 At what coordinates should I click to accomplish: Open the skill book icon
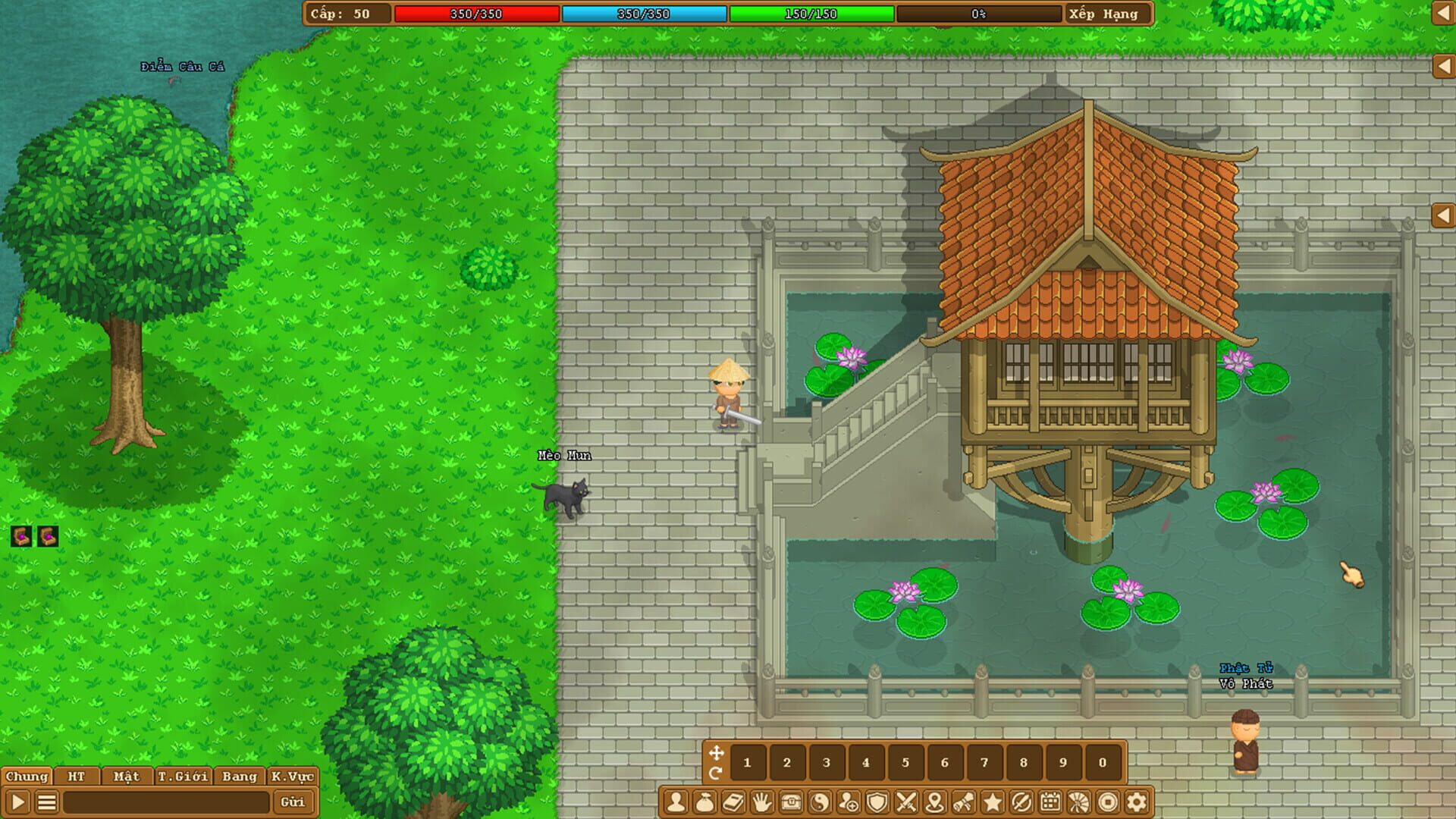tap(732, 802)
